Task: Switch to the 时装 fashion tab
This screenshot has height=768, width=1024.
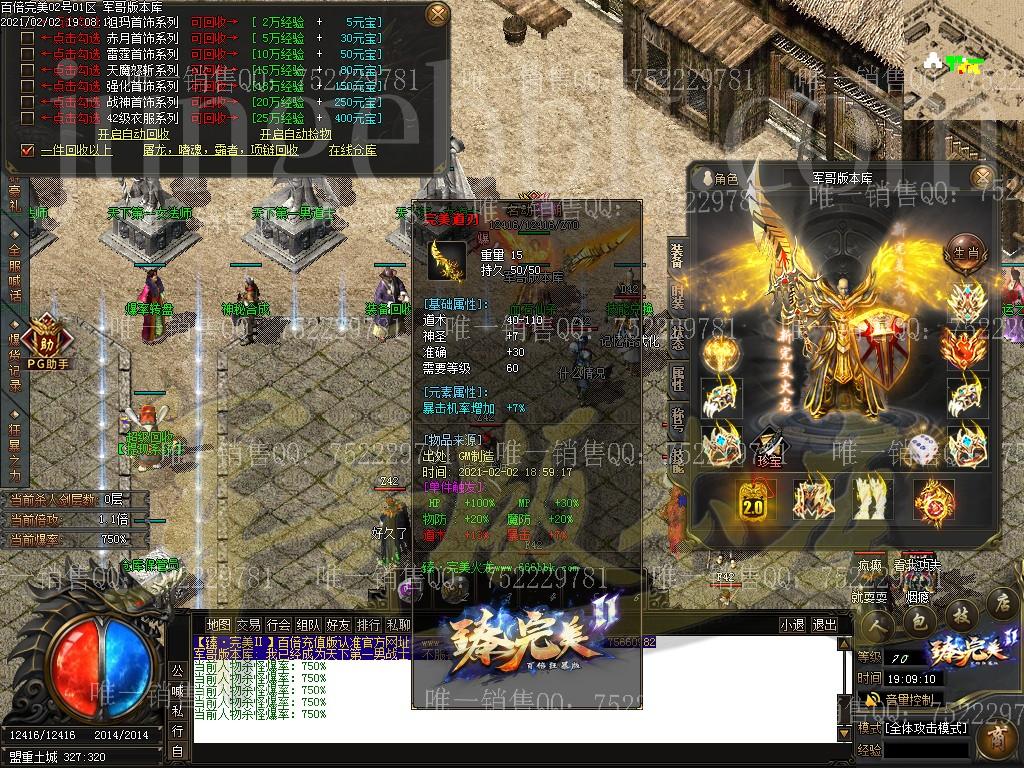Action: (677, 296)
